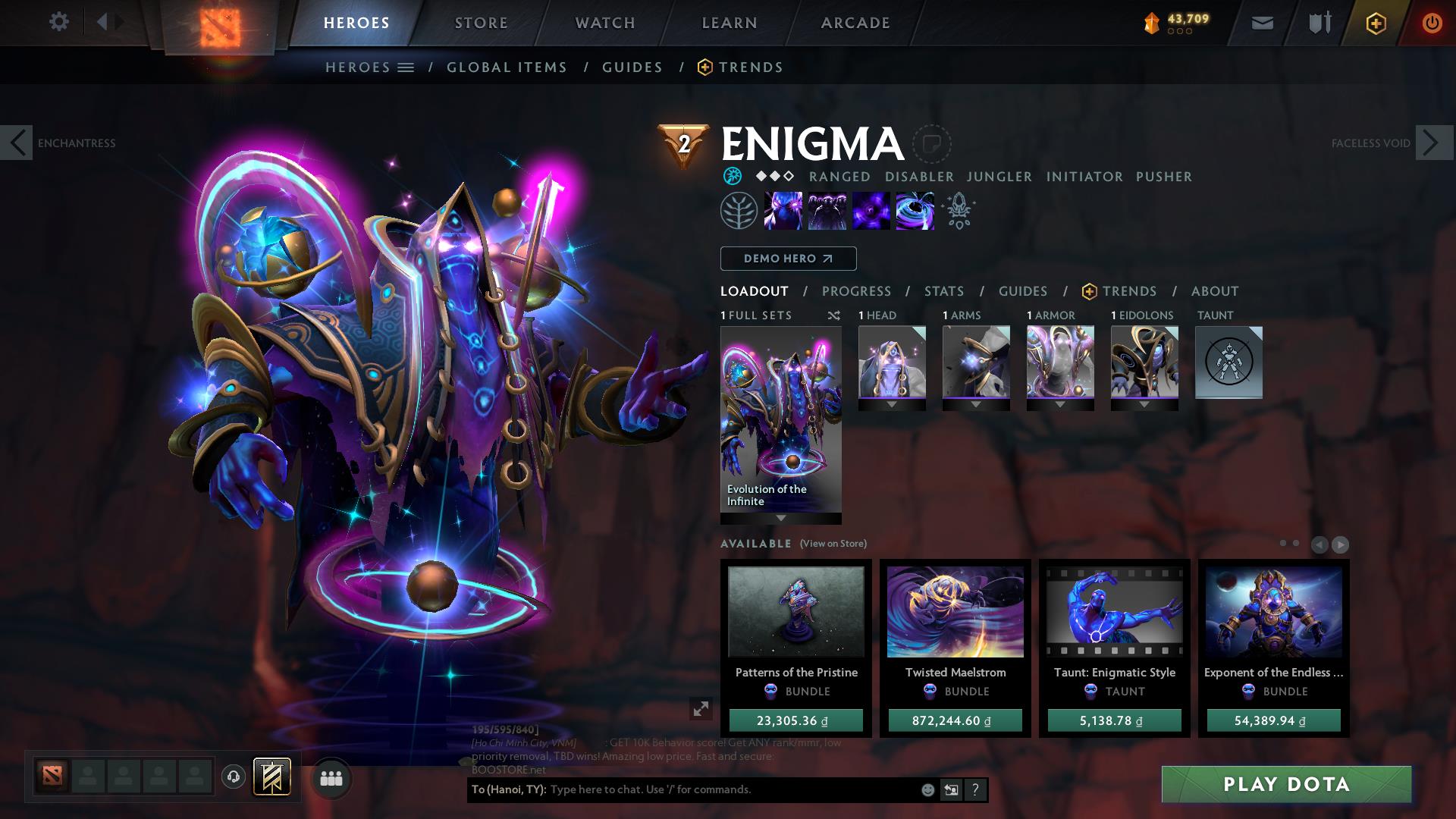This screenshot has height=819, width=1456.
Task: Toggle fullscreen hero inspect arrows
Action: [x=701, y=711]
